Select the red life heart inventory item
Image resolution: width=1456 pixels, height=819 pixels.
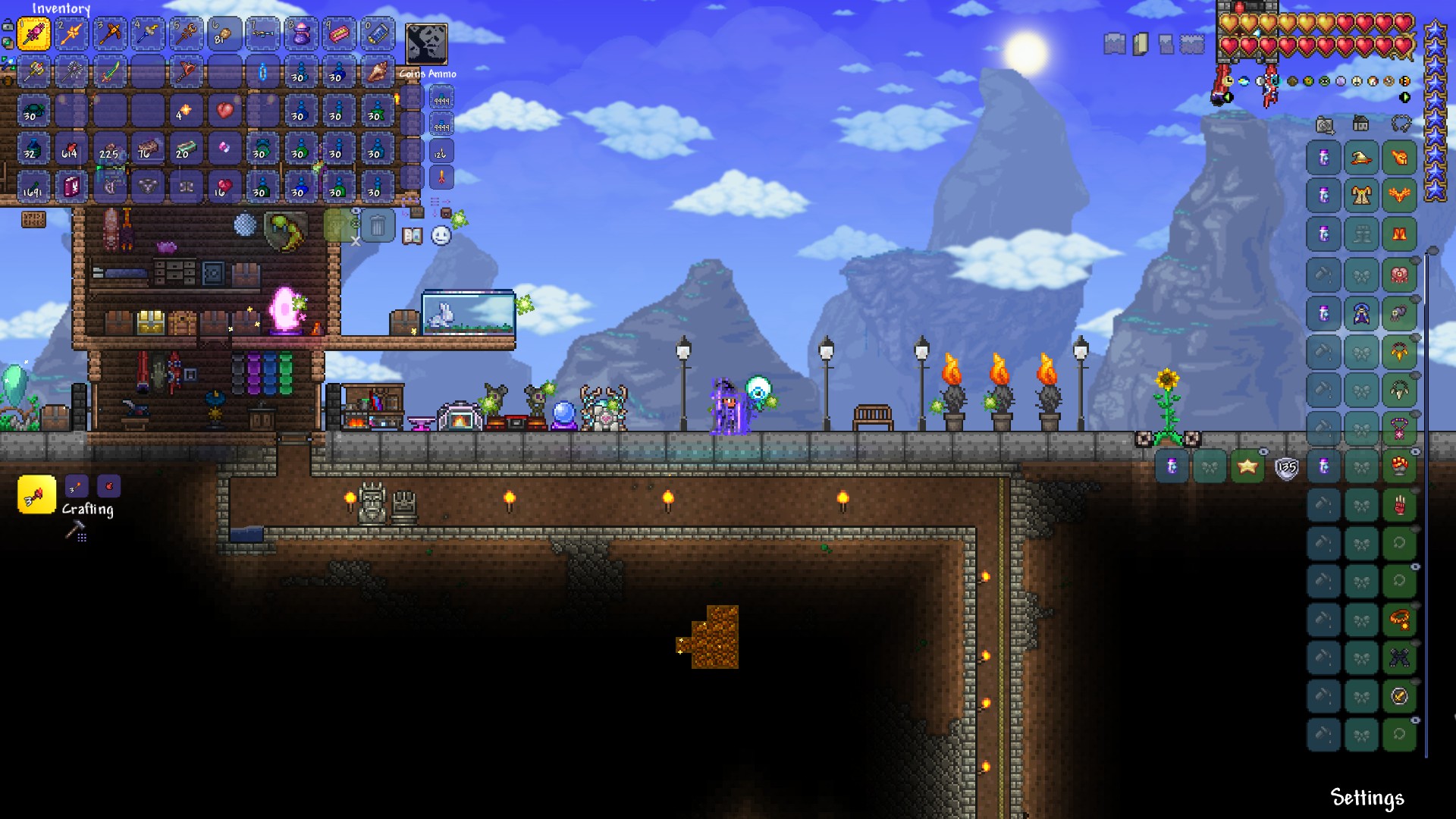(x=224, y=111)
